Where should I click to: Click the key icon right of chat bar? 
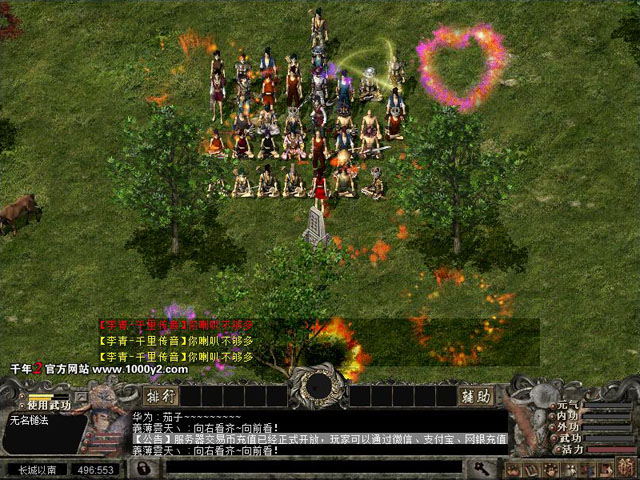point(481,468)
